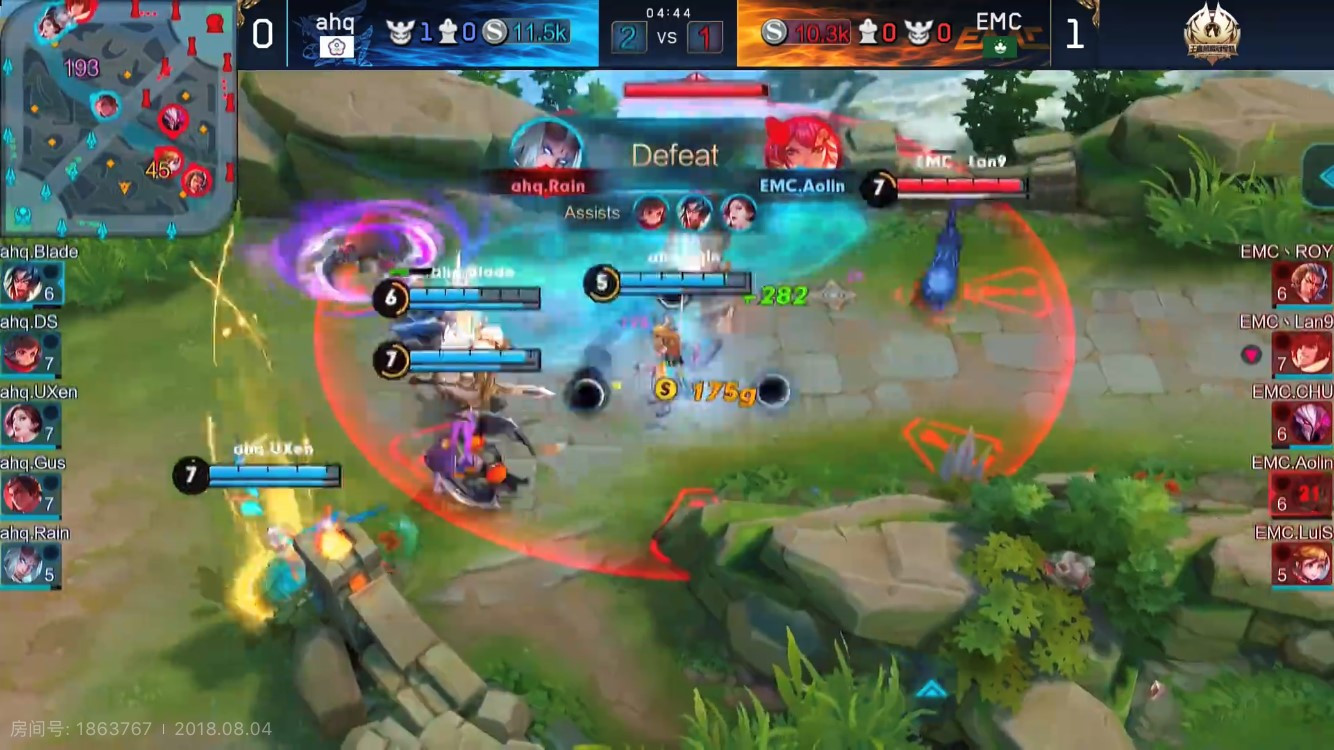
Task: Select the ahq.UXen player portrait
Action: pos(22,423)
